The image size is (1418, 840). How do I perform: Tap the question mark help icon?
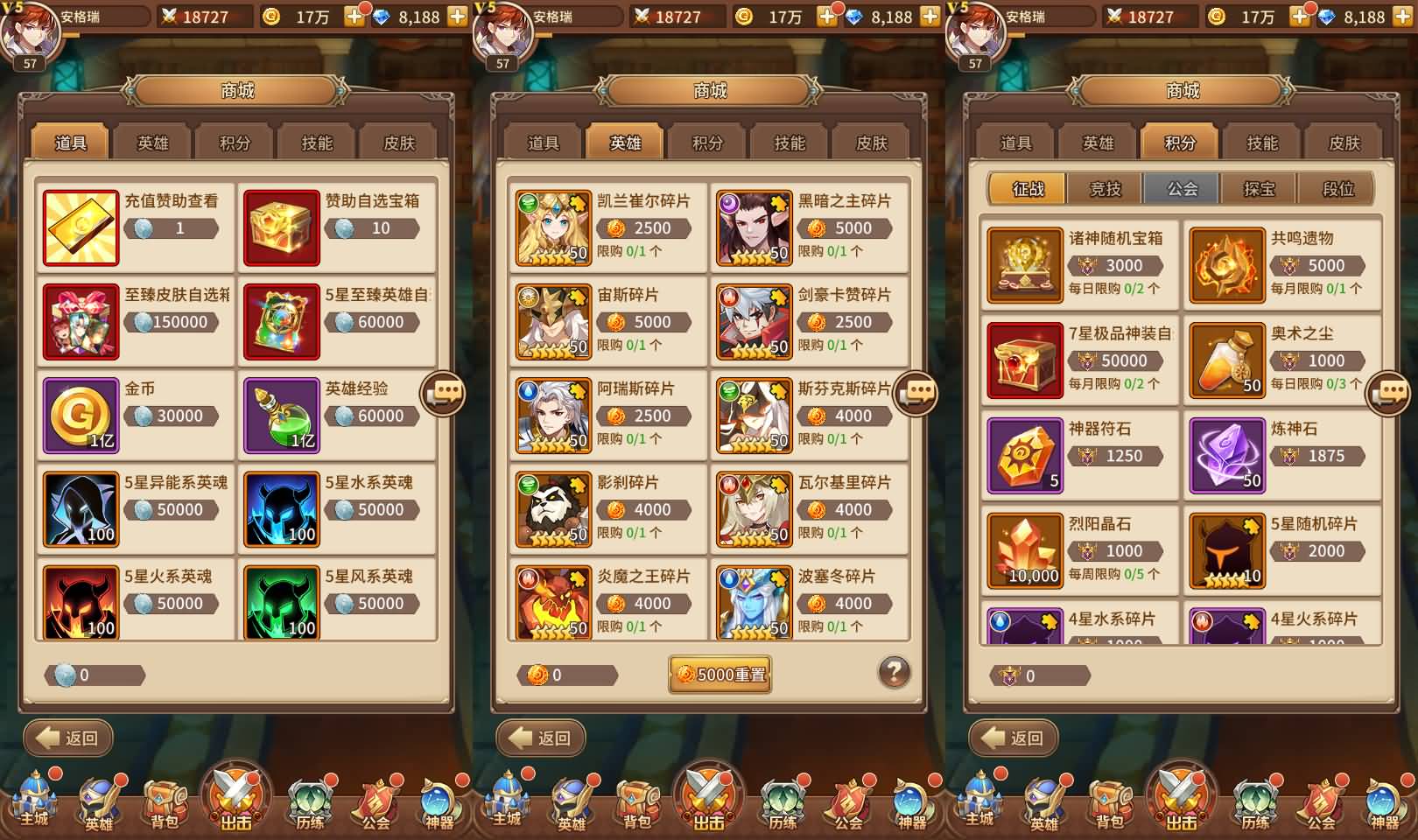point(893,669)
